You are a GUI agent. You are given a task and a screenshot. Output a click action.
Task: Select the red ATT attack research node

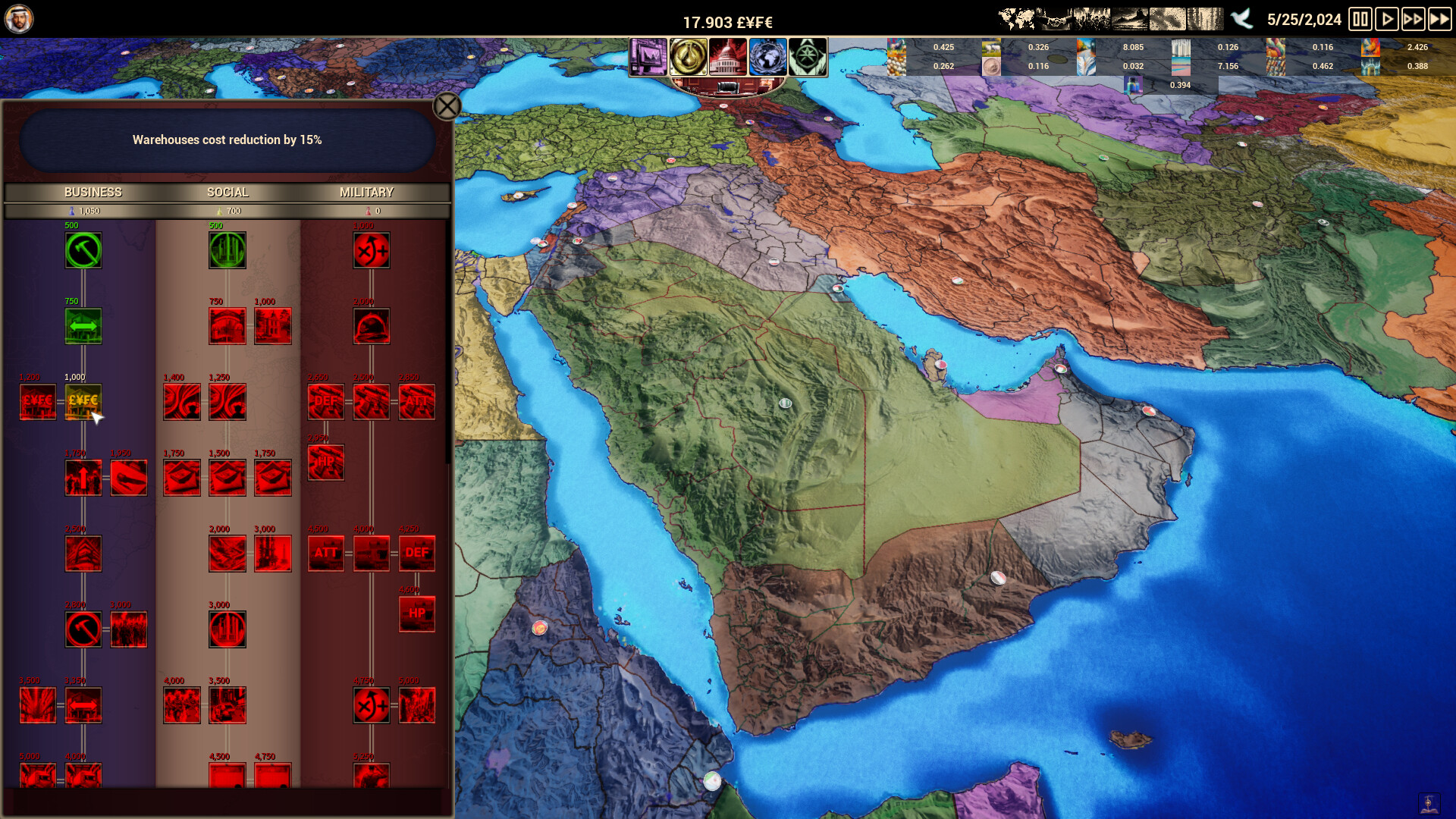[416, 402]
